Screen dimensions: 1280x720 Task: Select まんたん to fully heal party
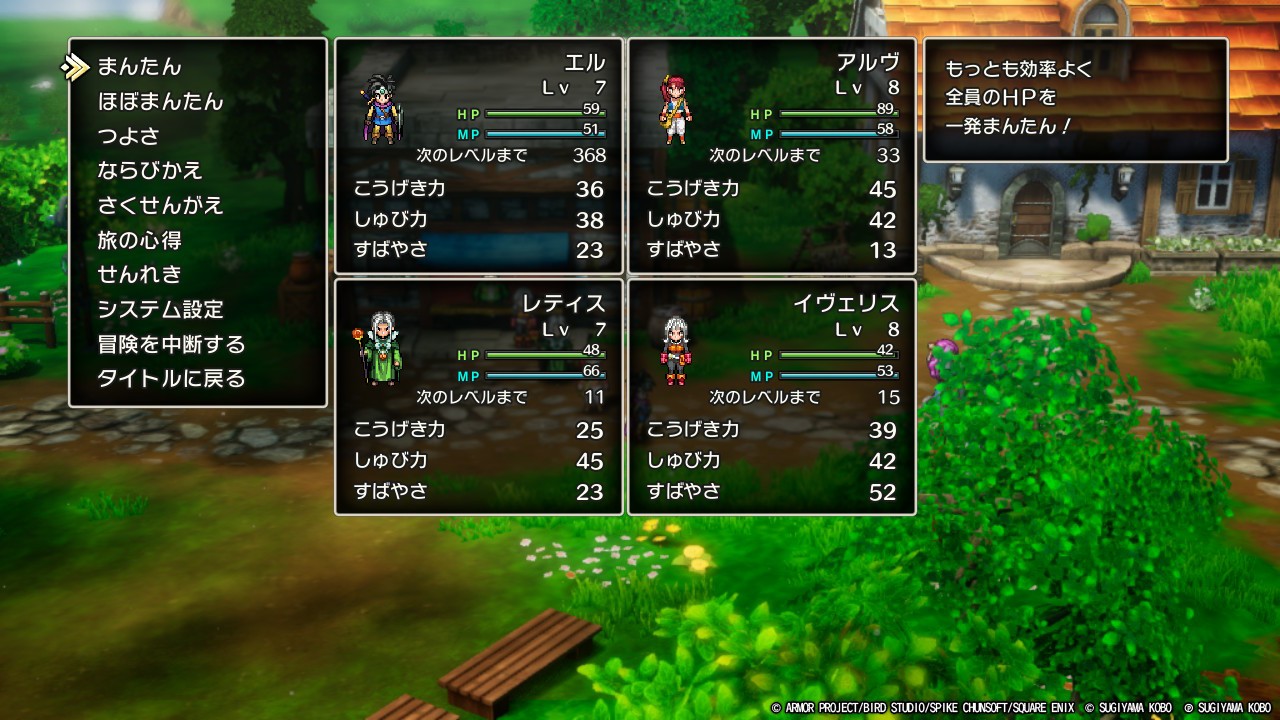[140, 67]
